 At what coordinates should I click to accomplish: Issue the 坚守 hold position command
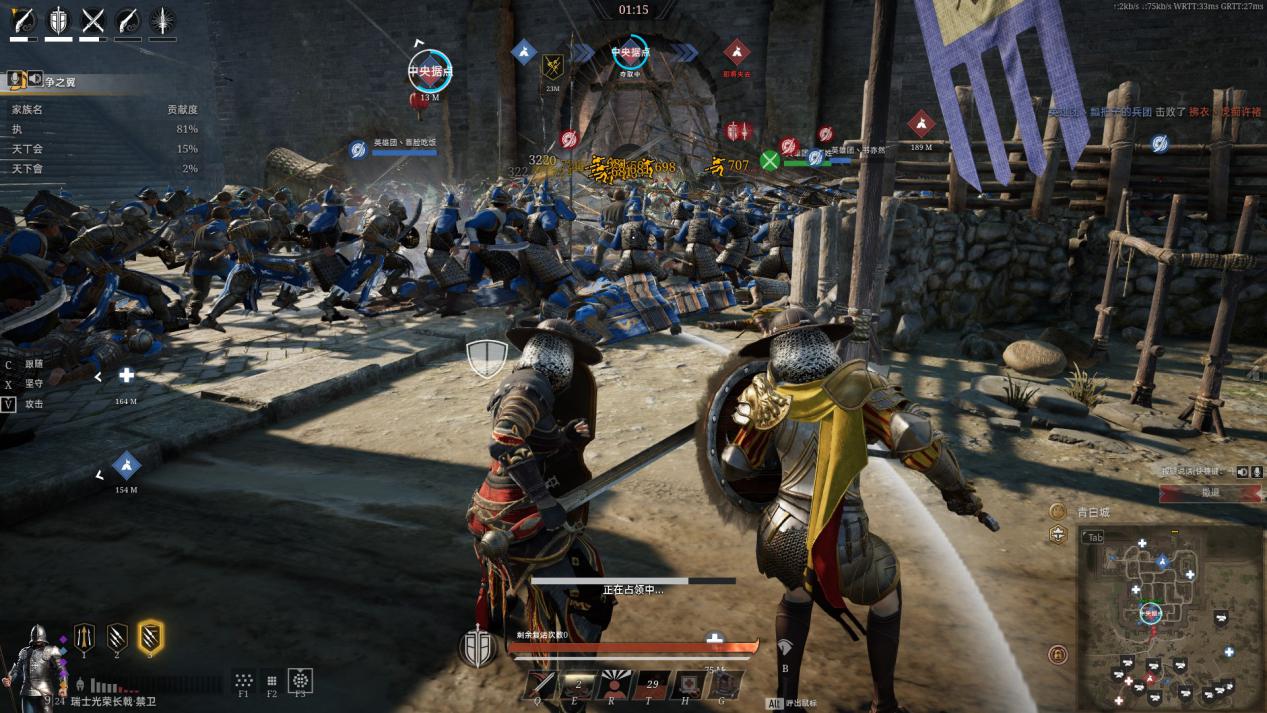34,384
